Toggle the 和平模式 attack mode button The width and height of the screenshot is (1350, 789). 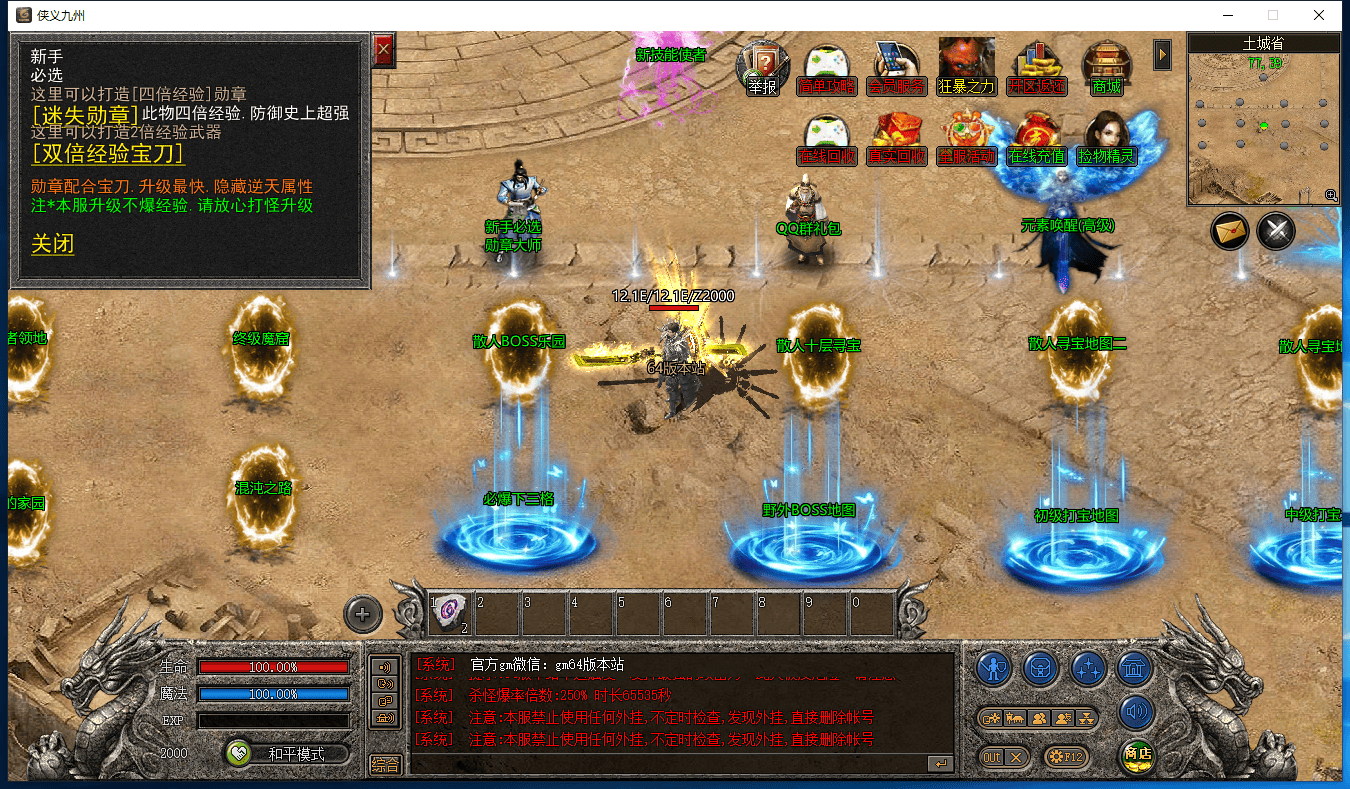point(287,754)
